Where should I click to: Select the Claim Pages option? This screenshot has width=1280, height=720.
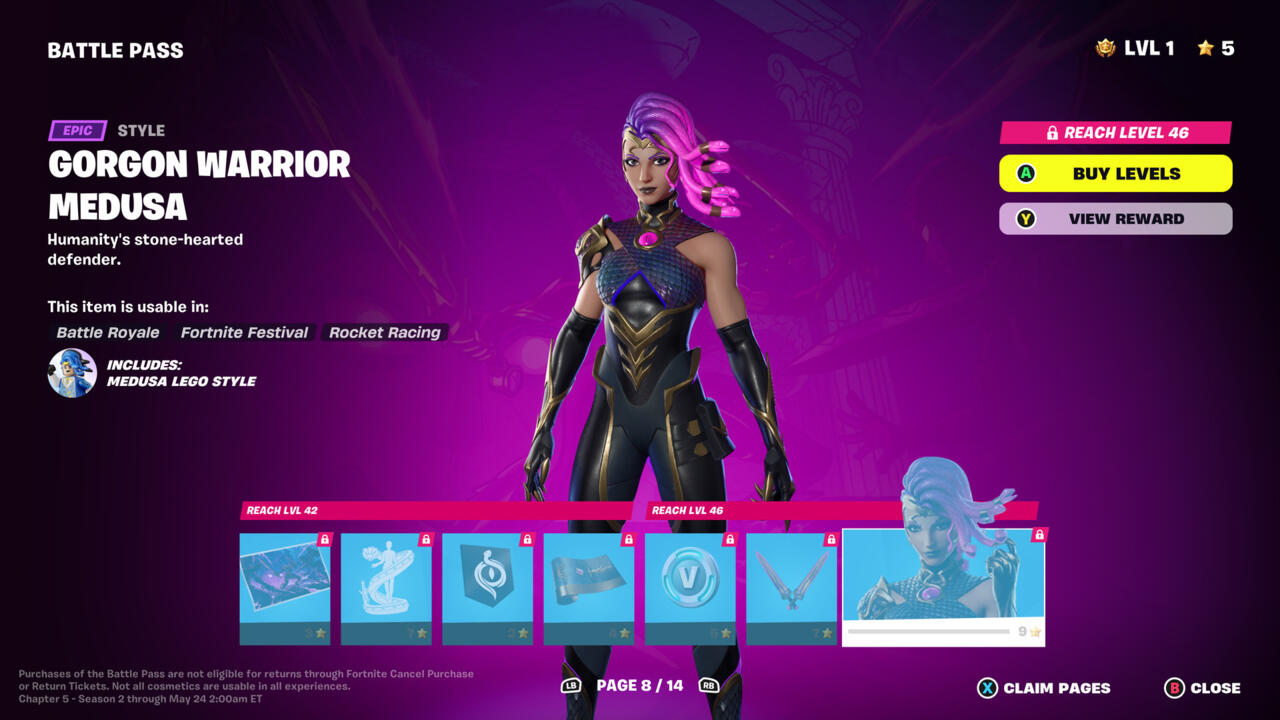pos(1043,688)
